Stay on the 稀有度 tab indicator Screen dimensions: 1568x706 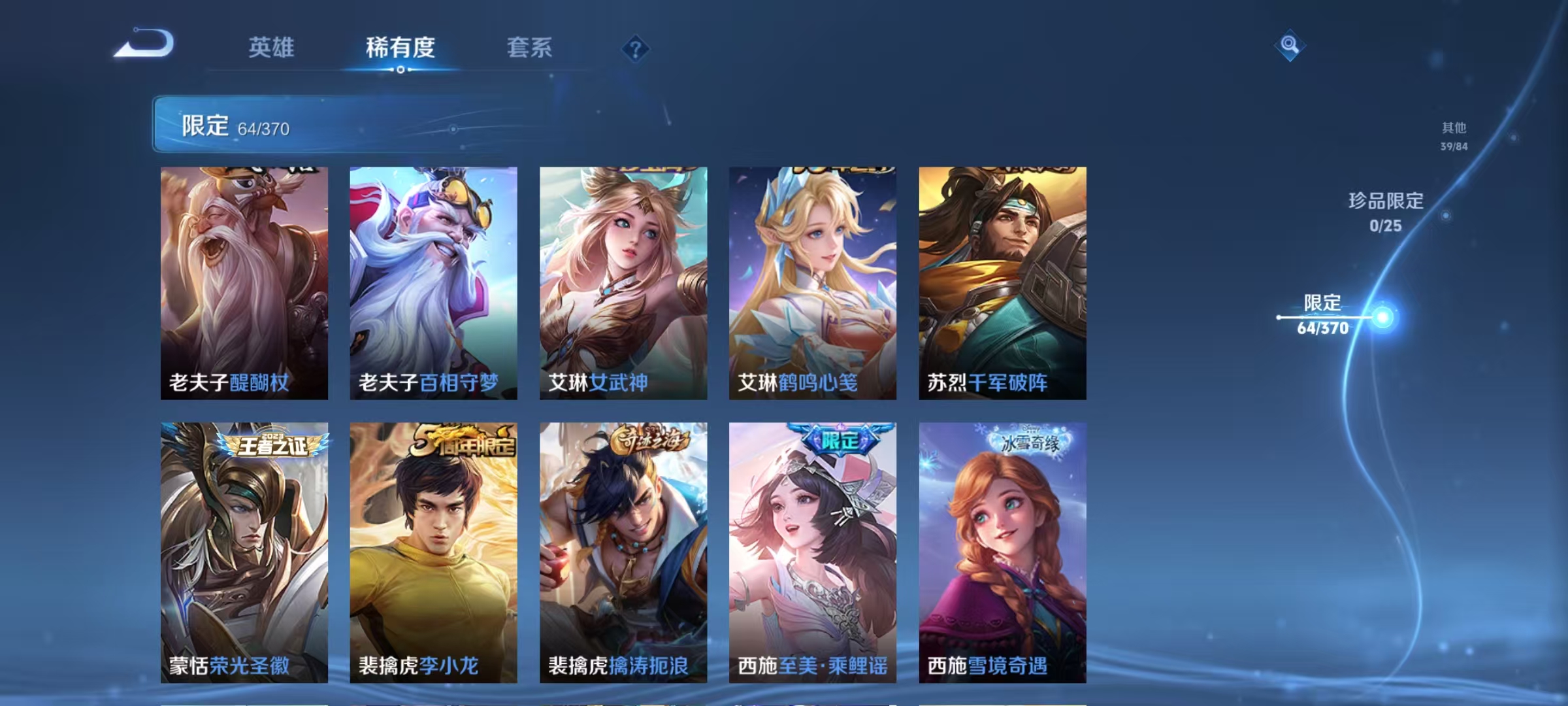(401, 48)
